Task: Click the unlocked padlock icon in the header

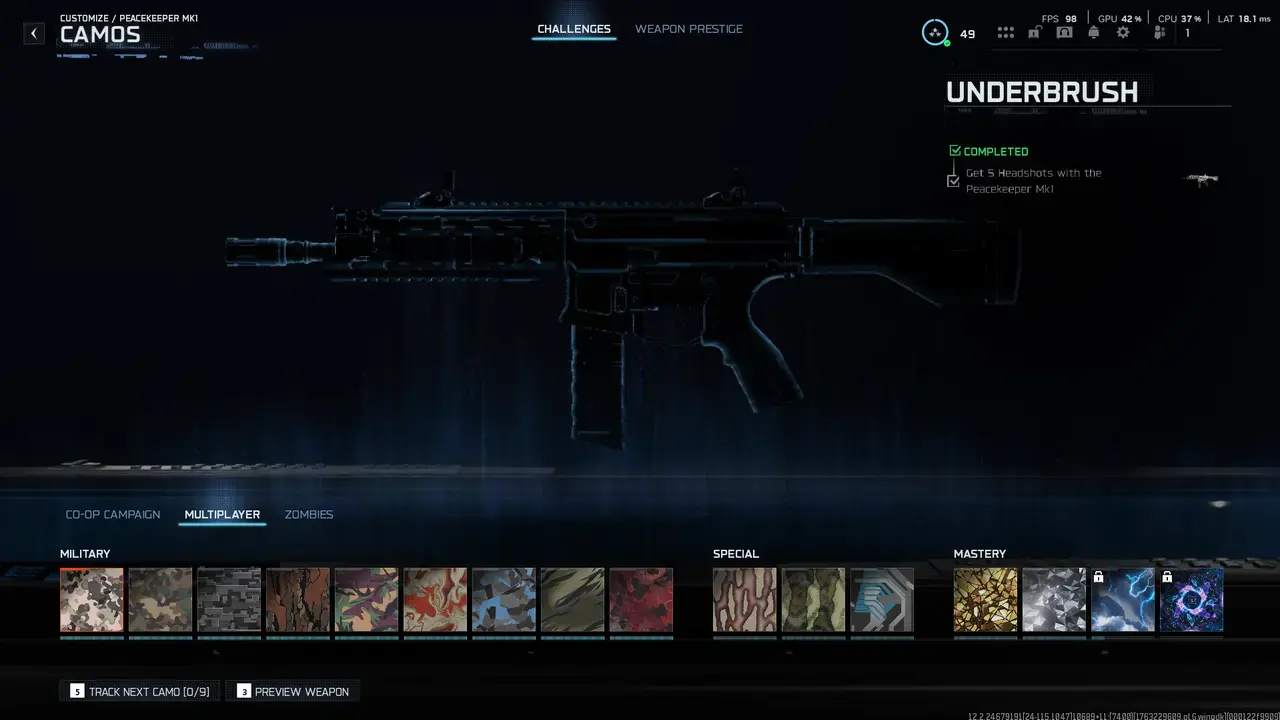Action: pos(1035,32)
